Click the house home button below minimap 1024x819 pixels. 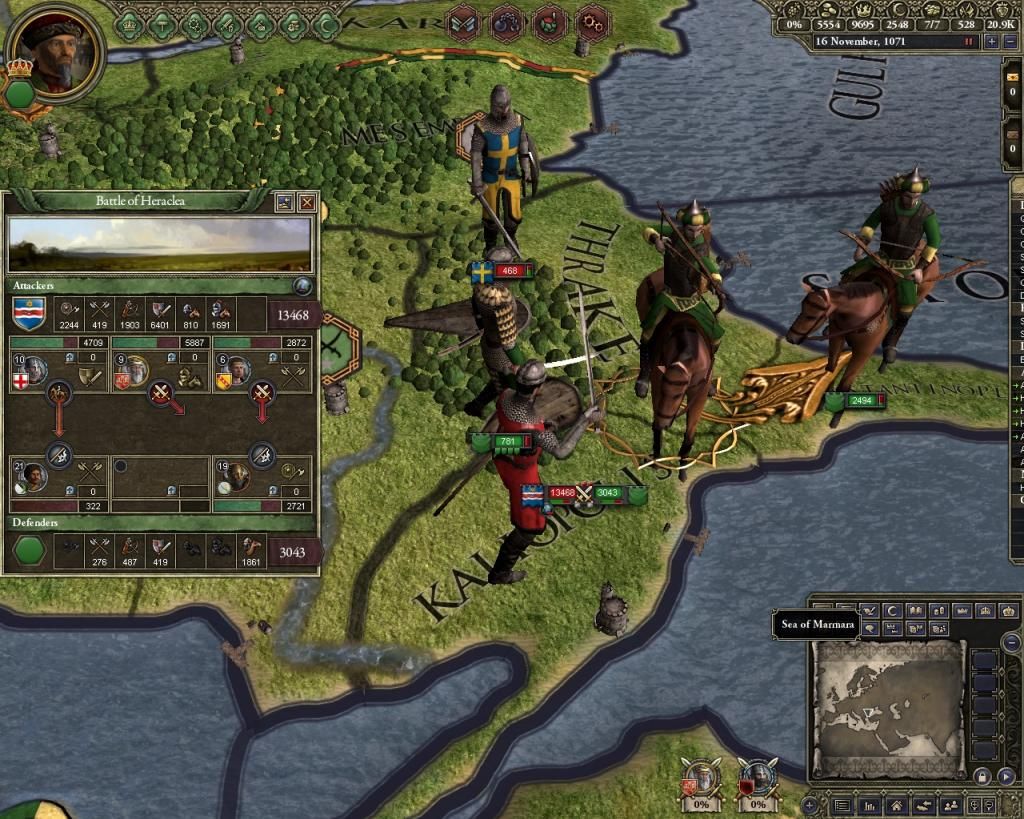point(896,805)
